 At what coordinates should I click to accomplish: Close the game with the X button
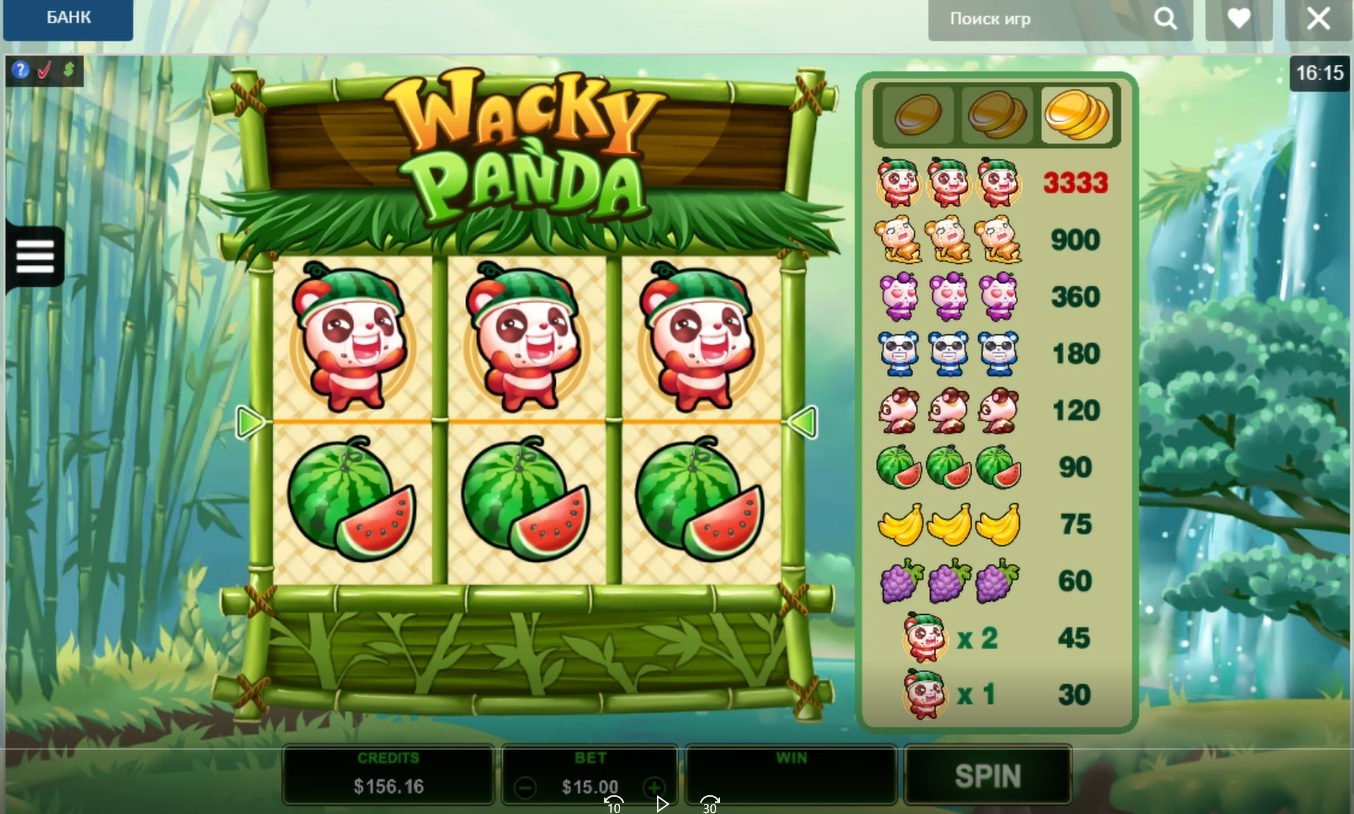(1318, 19)
